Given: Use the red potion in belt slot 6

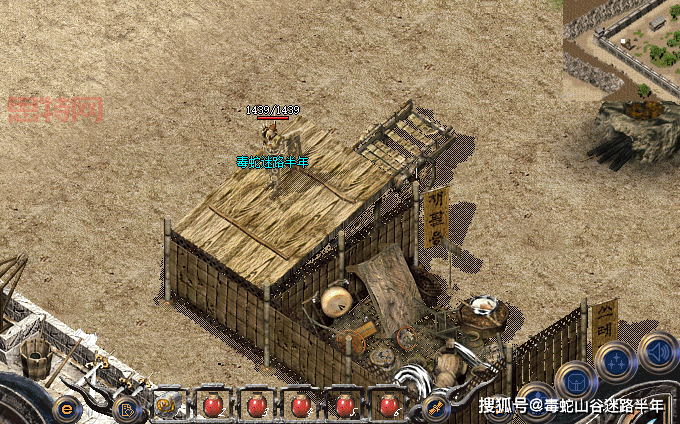Looking at the screenshot, I should [388, 406].
